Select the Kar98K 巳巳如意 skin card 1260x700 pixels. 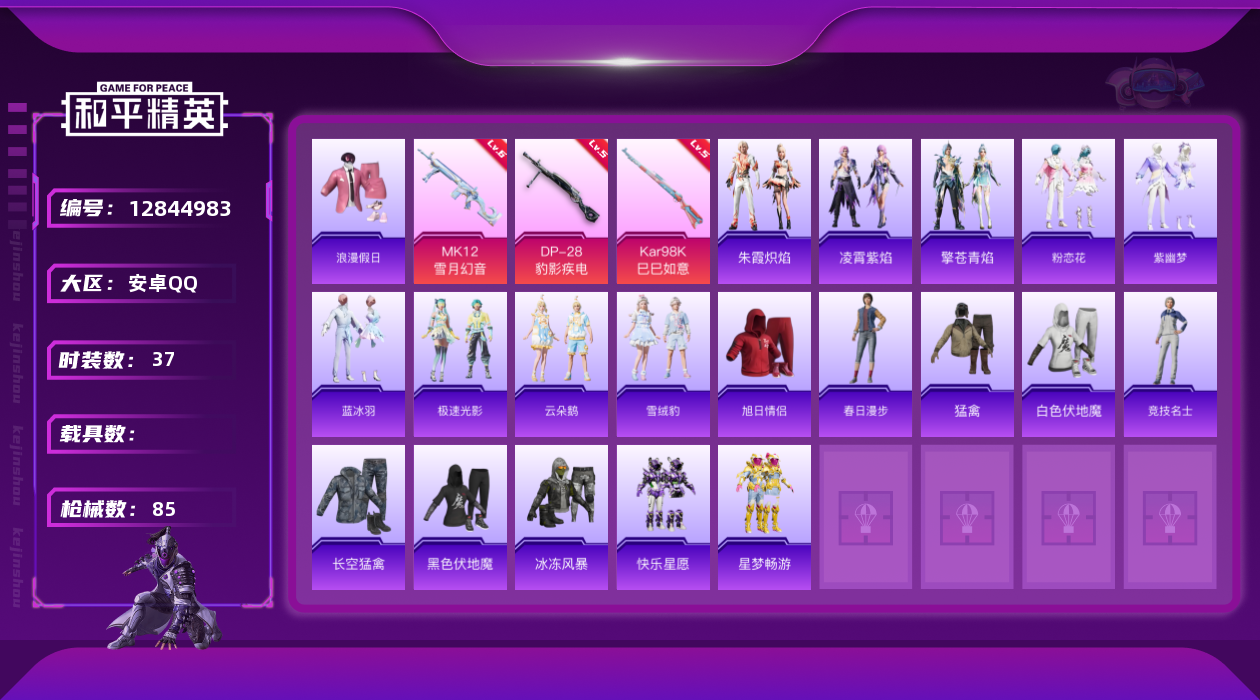pyautogui.click(x=663, y=210)
